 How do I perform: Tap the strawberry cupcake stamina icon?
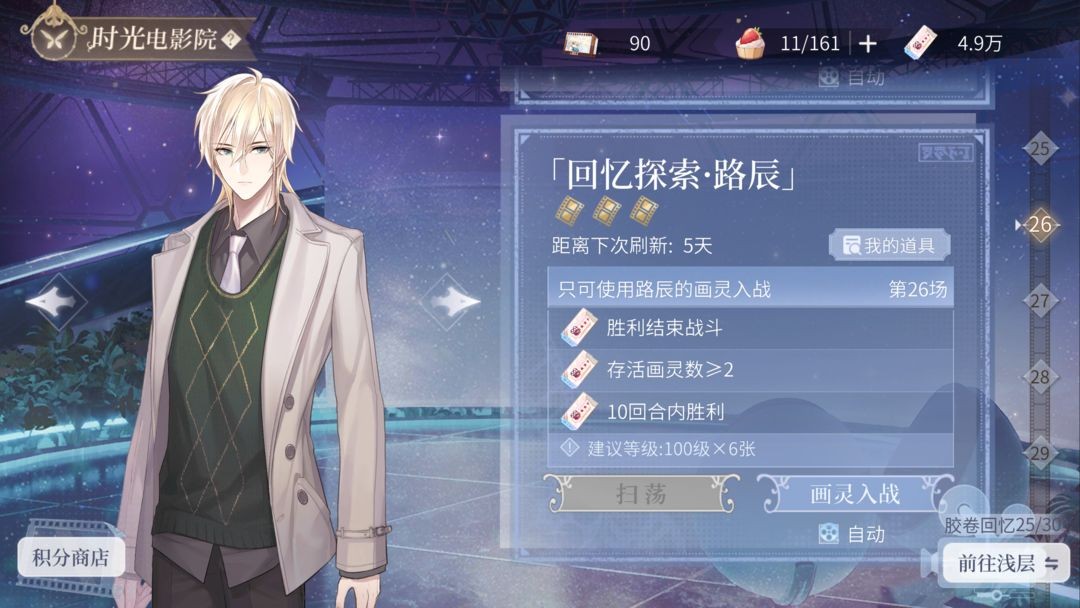(x=750, y=42)
